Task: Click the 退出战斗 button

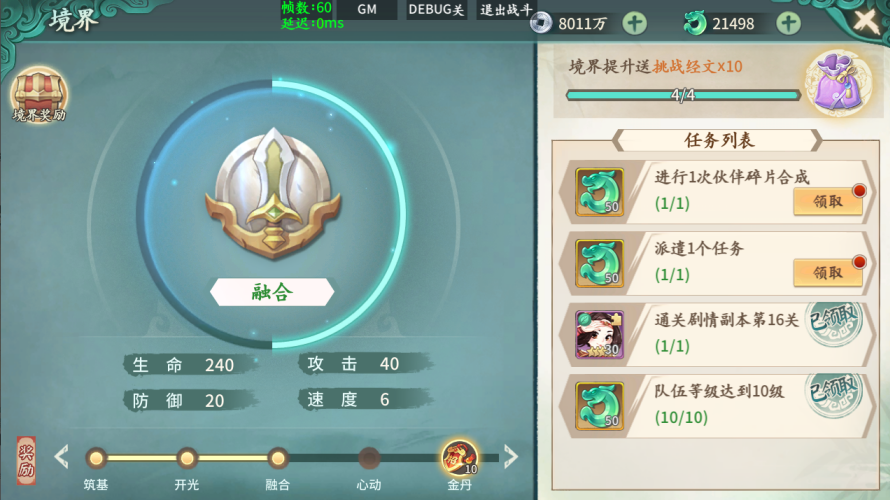Action: pos(503,10)
